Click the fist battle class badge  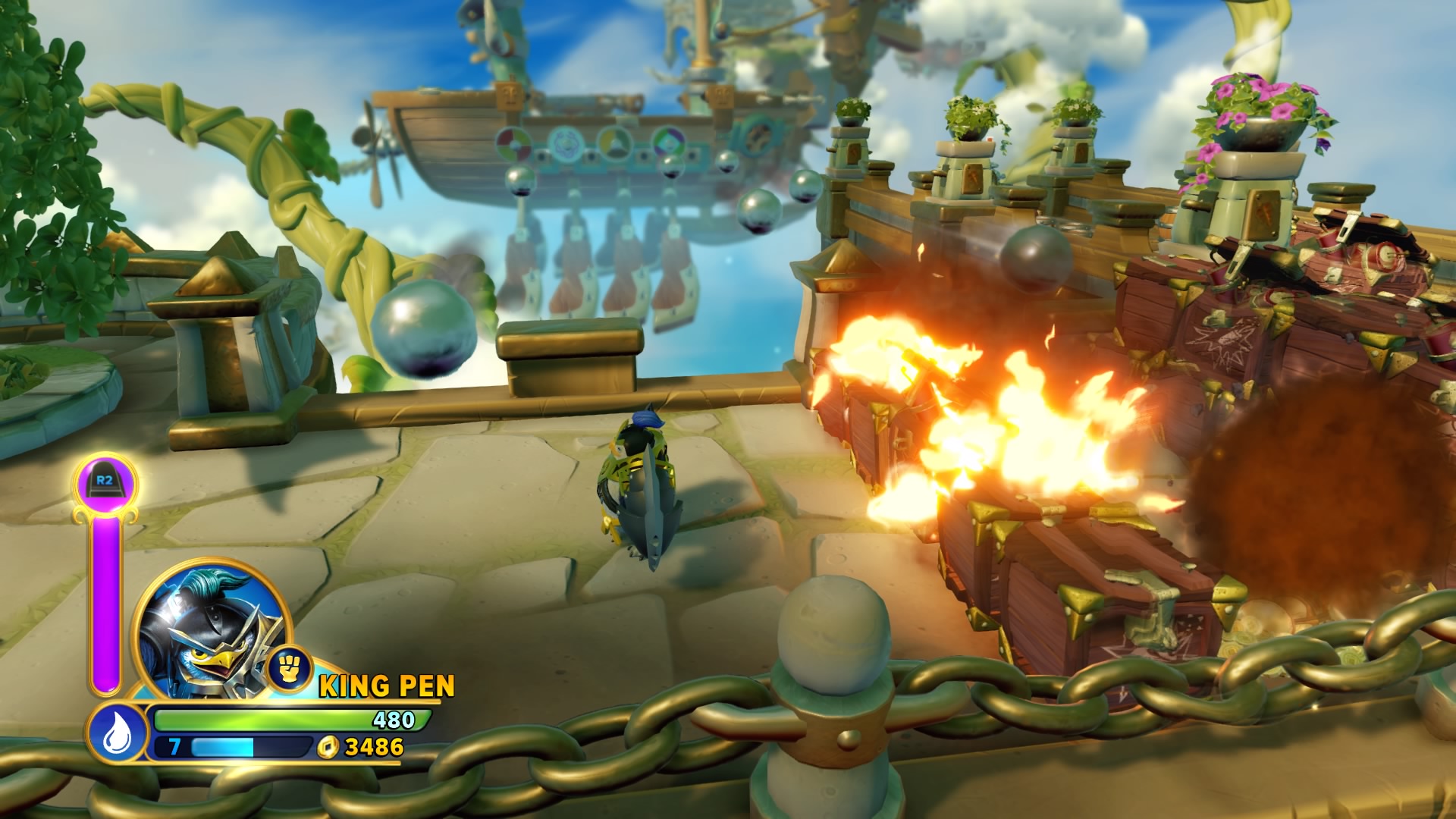289,667
